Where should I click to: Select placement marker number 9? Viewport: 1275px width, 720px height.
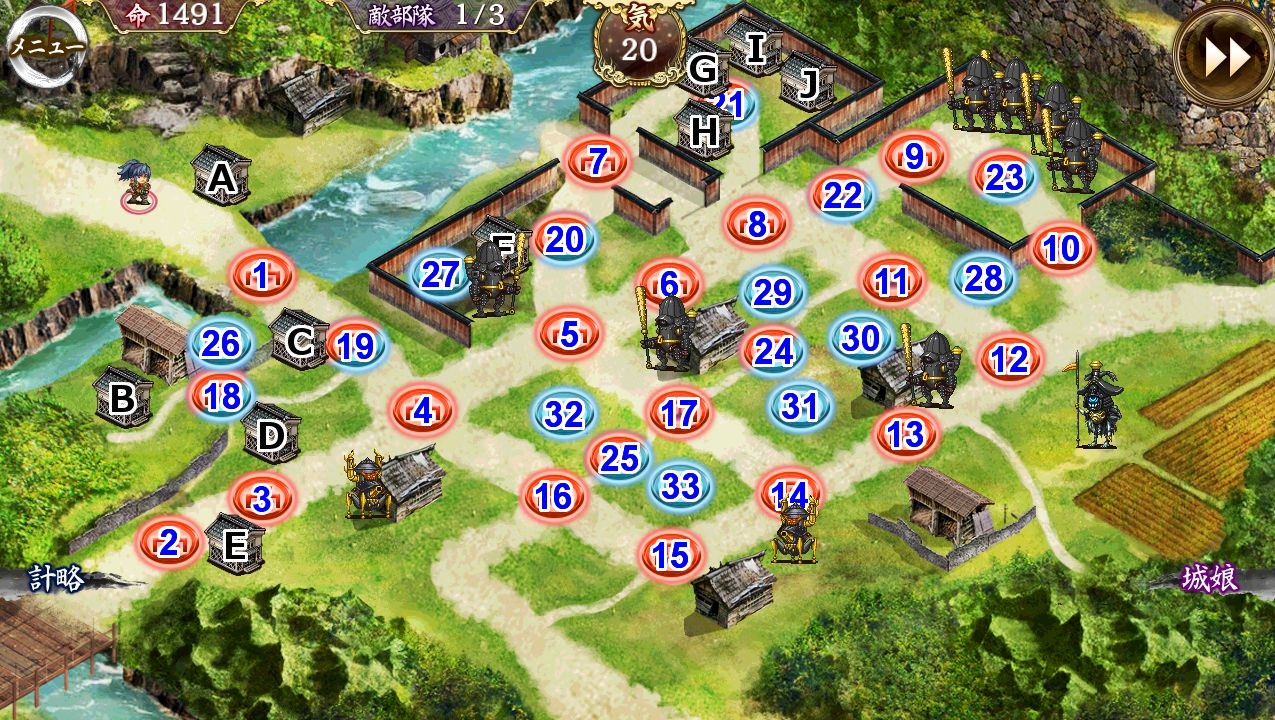coord(913,156)
